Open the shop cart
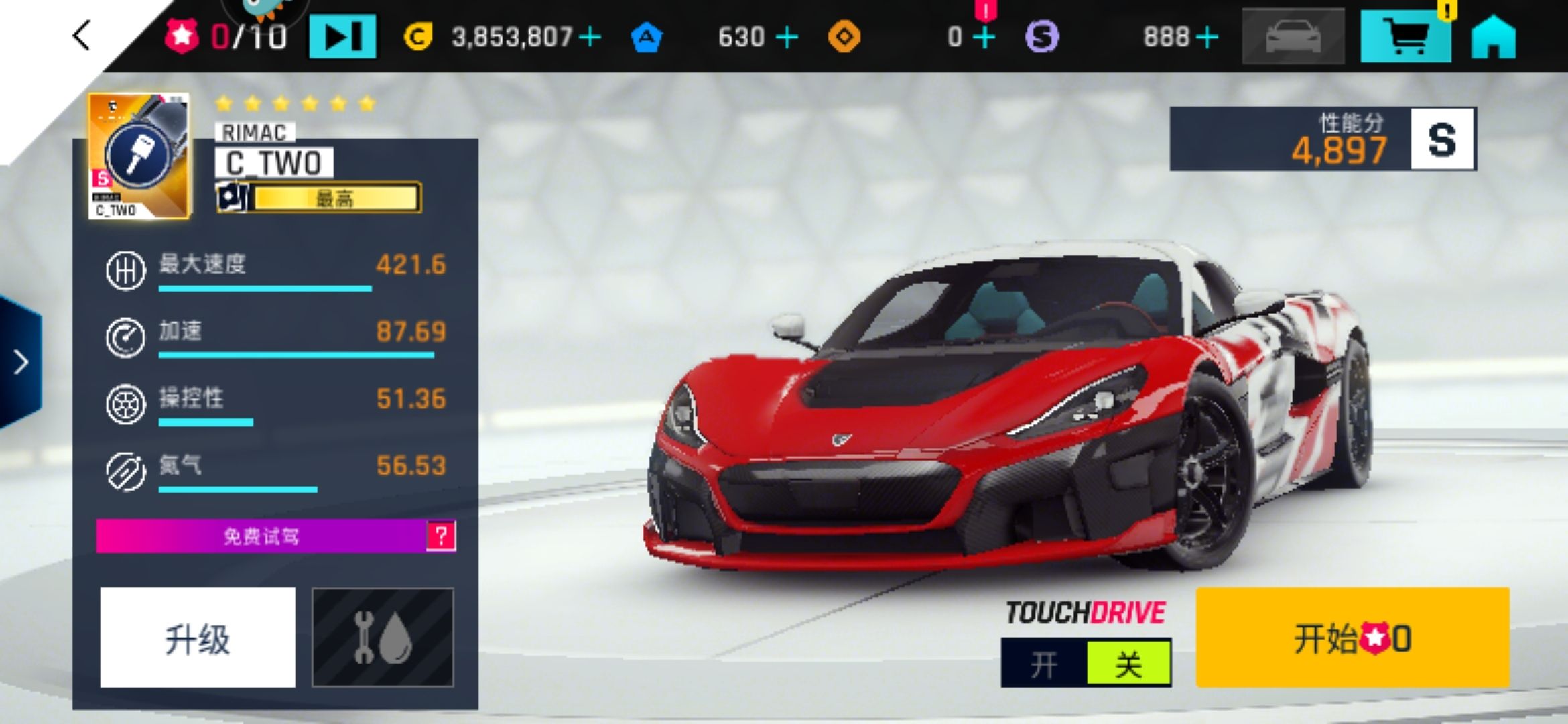 click(x=1405, y=36)
